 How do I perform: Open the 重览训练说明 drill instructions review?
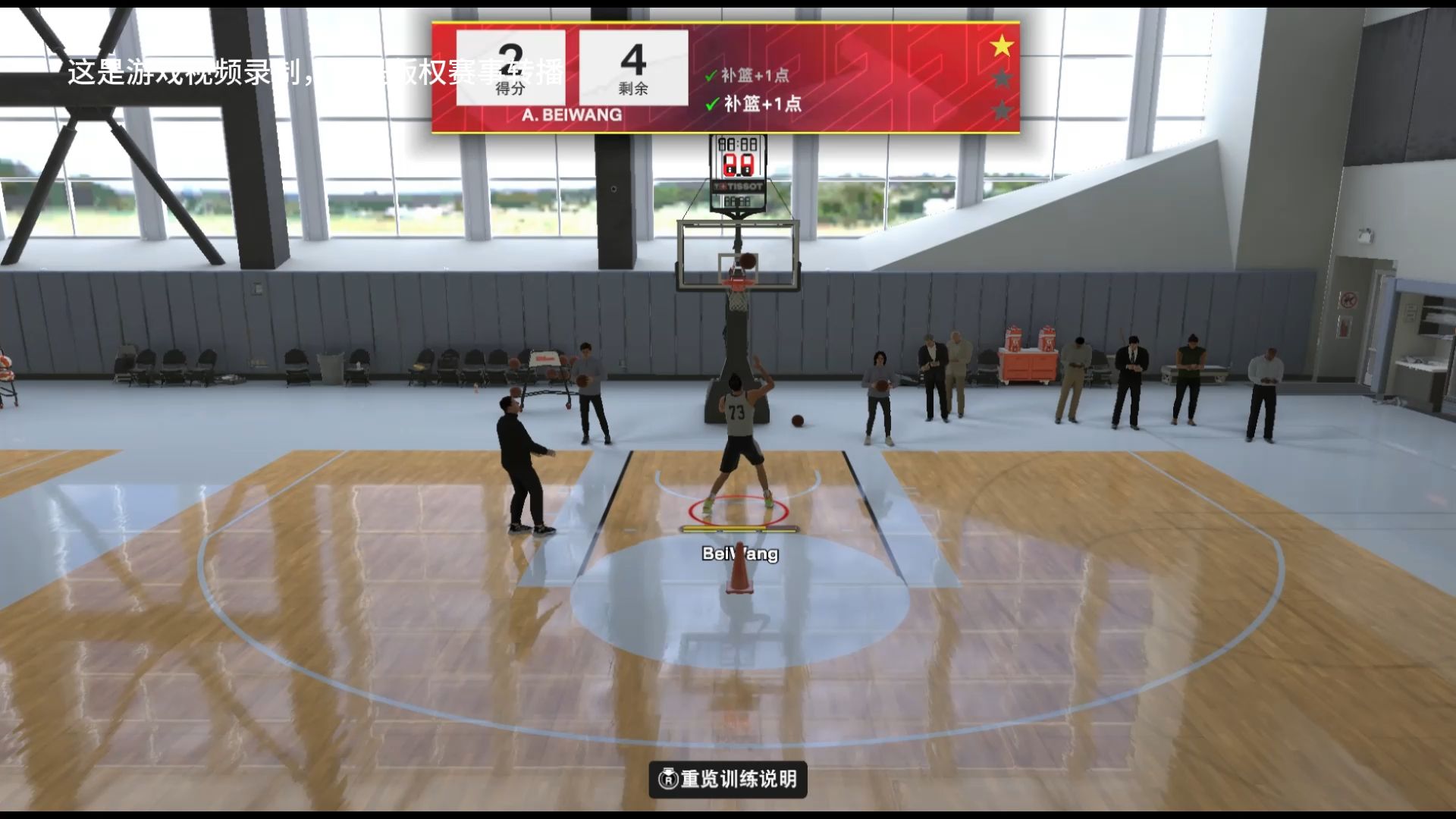(x=728, y=779)
